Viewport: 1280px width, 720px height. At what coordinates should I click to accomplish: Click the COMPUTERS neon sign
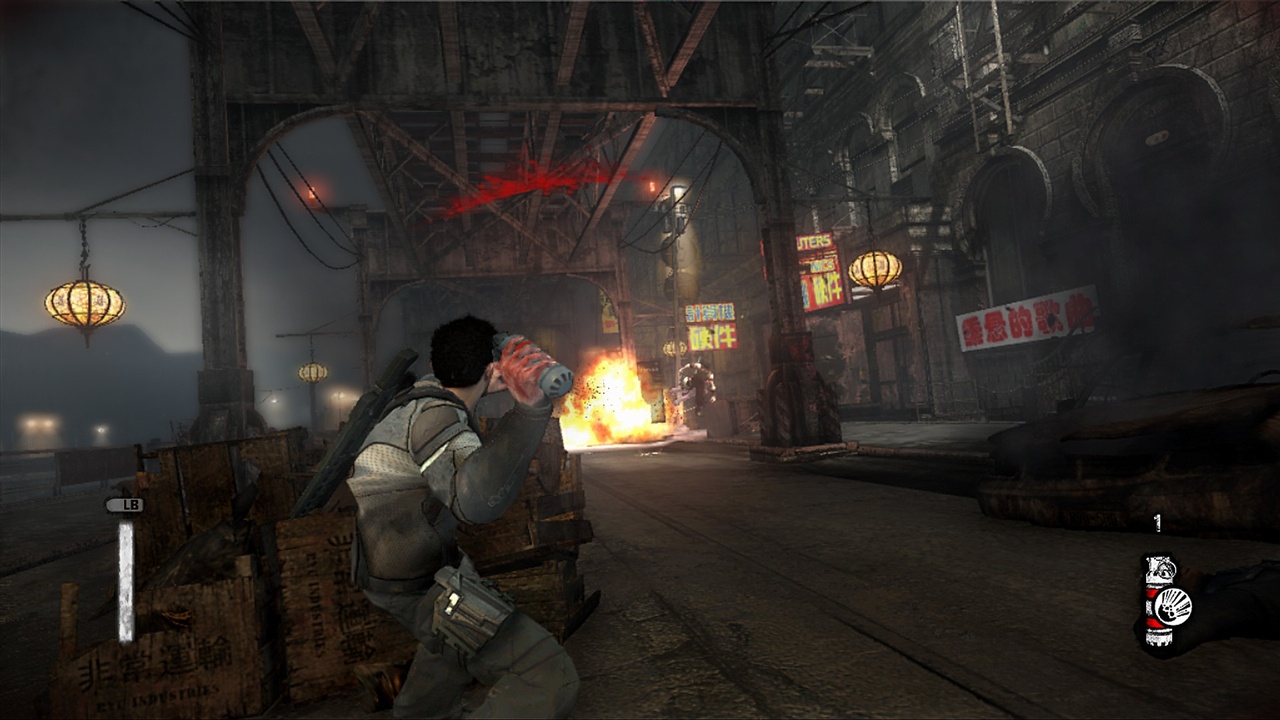[812, 240]
